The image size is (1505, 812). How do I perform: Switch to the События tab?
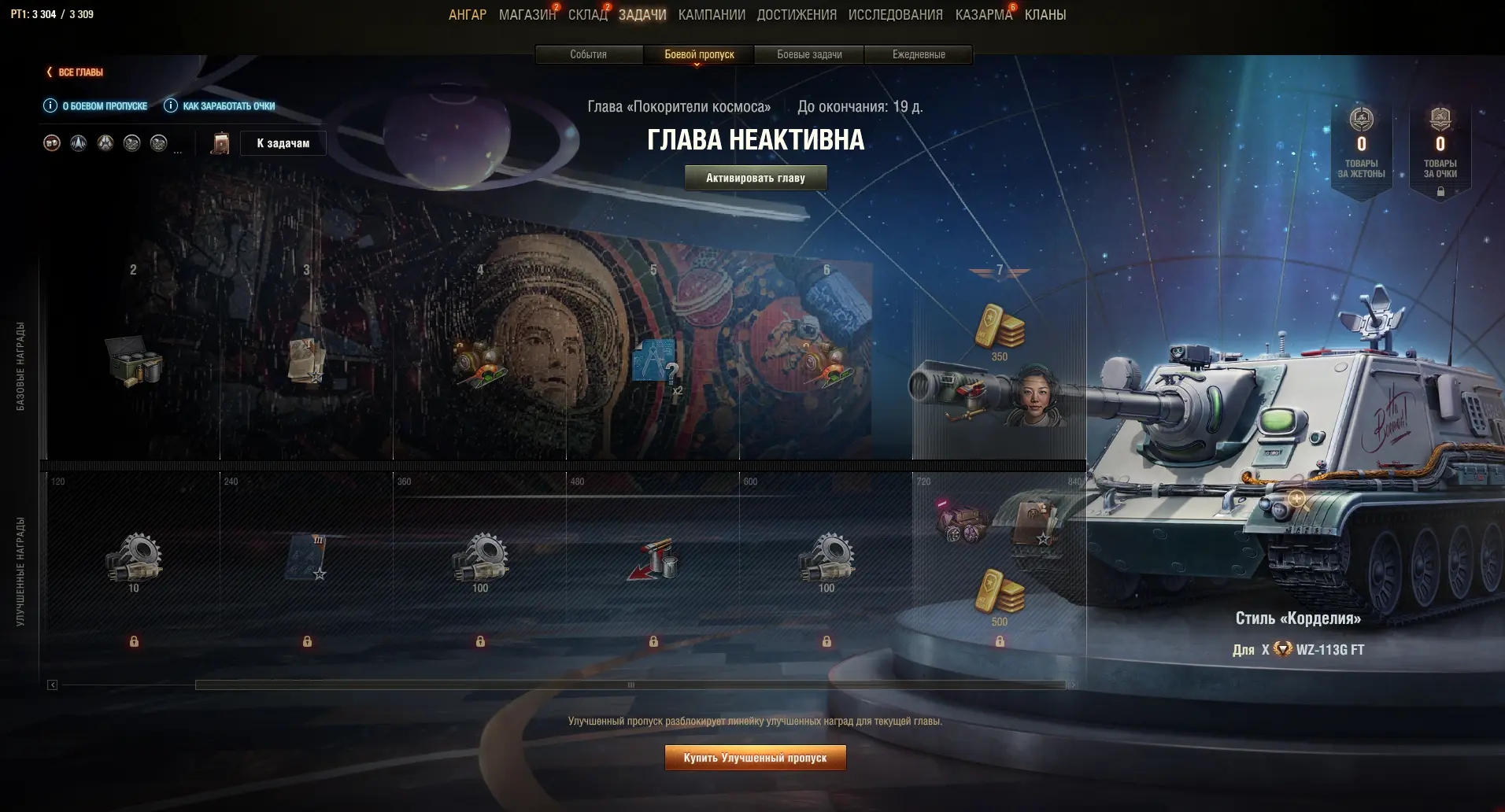(588, 54)
